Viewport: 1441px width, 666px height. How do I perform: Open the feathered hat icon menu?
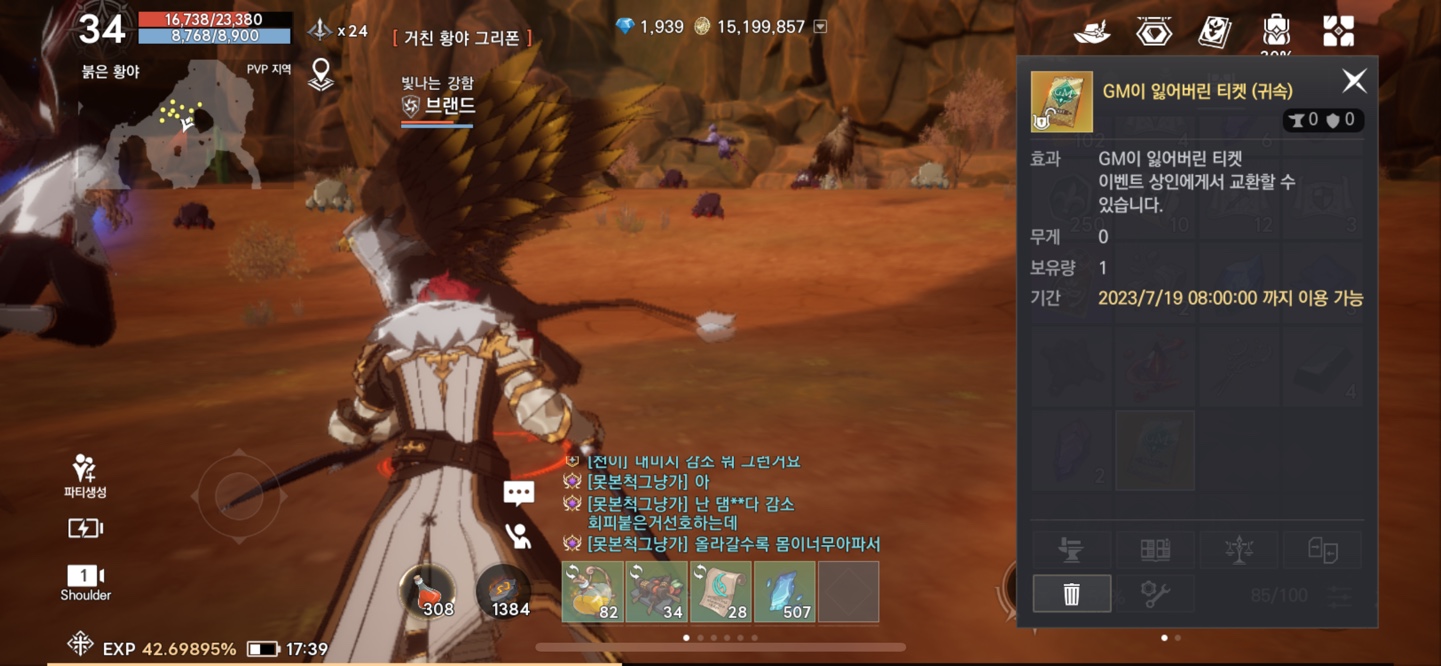1092,32
